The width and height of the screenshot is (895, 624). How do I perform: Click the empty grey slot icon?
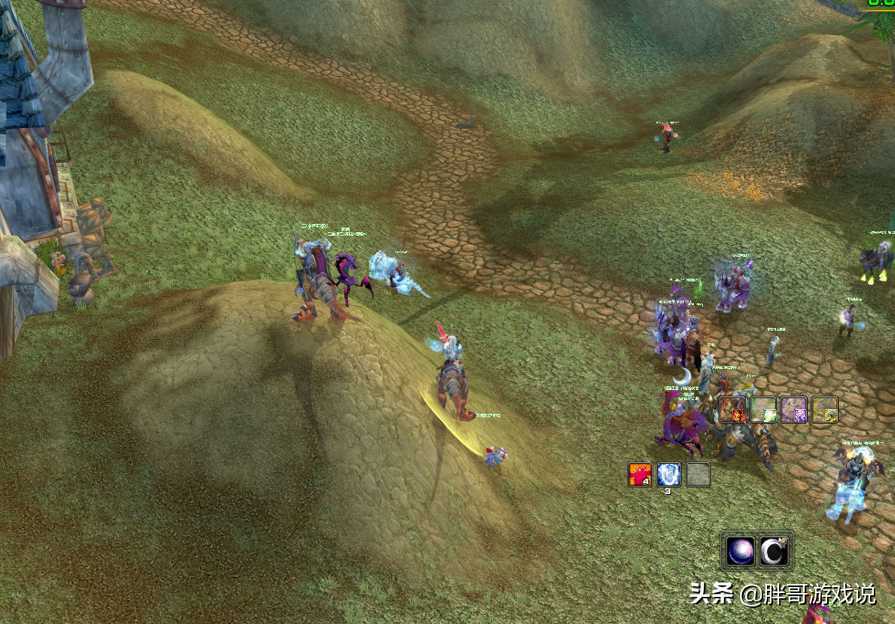(x=698, y=474)
